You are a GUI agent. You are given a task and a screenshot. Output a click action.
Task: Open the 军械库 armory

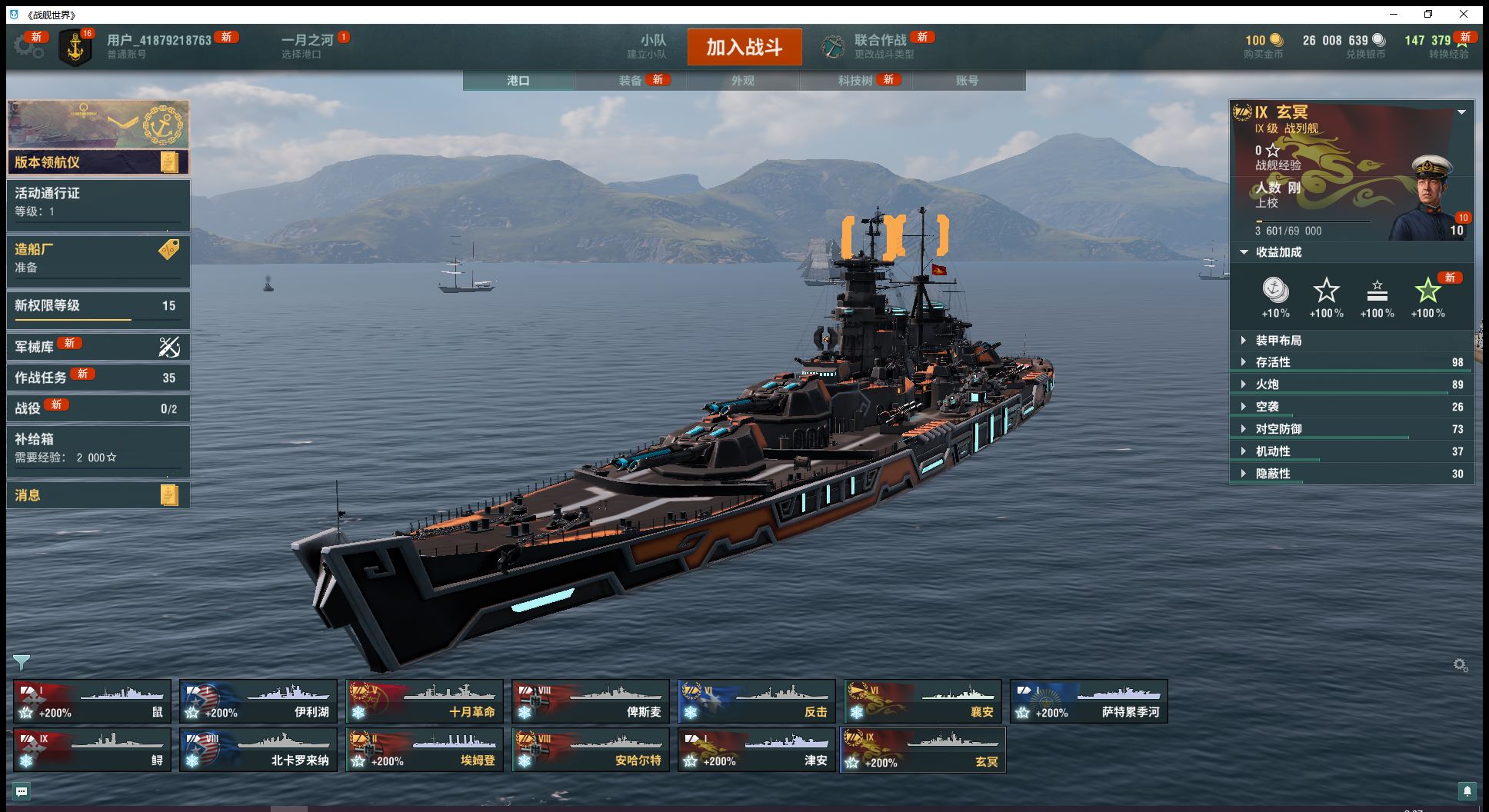[98, 347]
